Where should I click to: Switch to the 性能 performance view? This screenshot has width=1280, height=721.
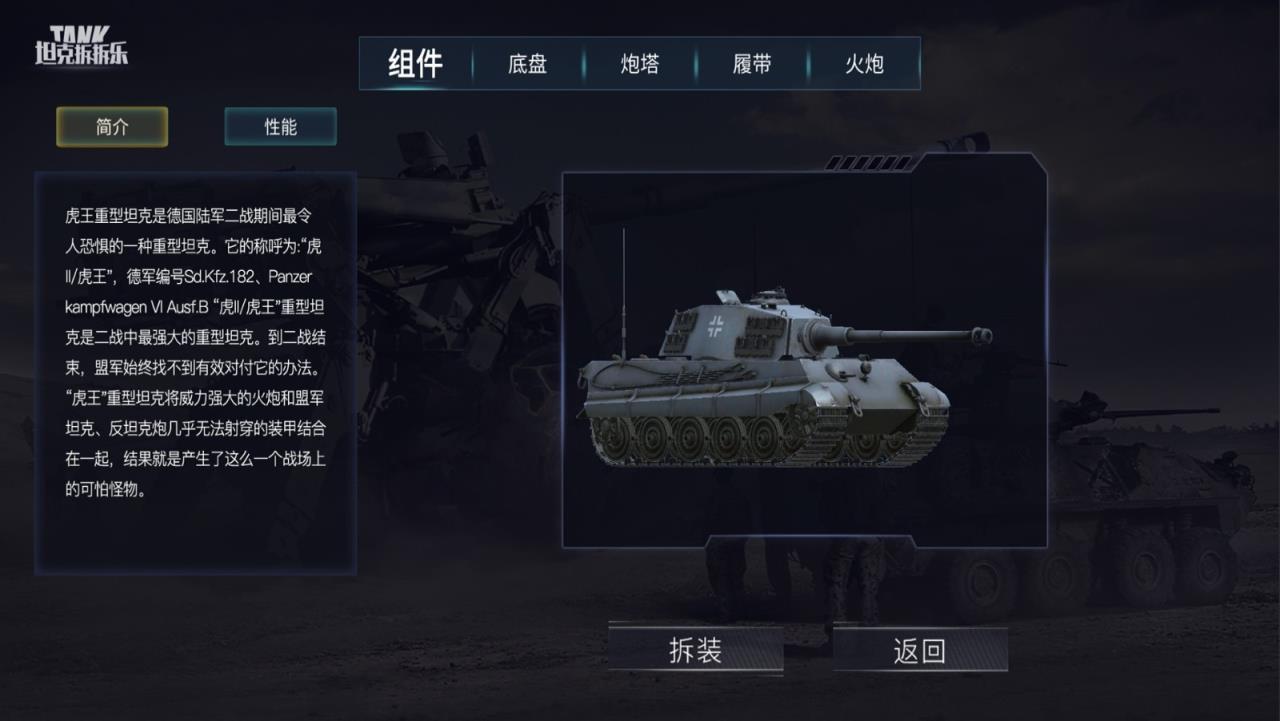[x=280, y=127]
